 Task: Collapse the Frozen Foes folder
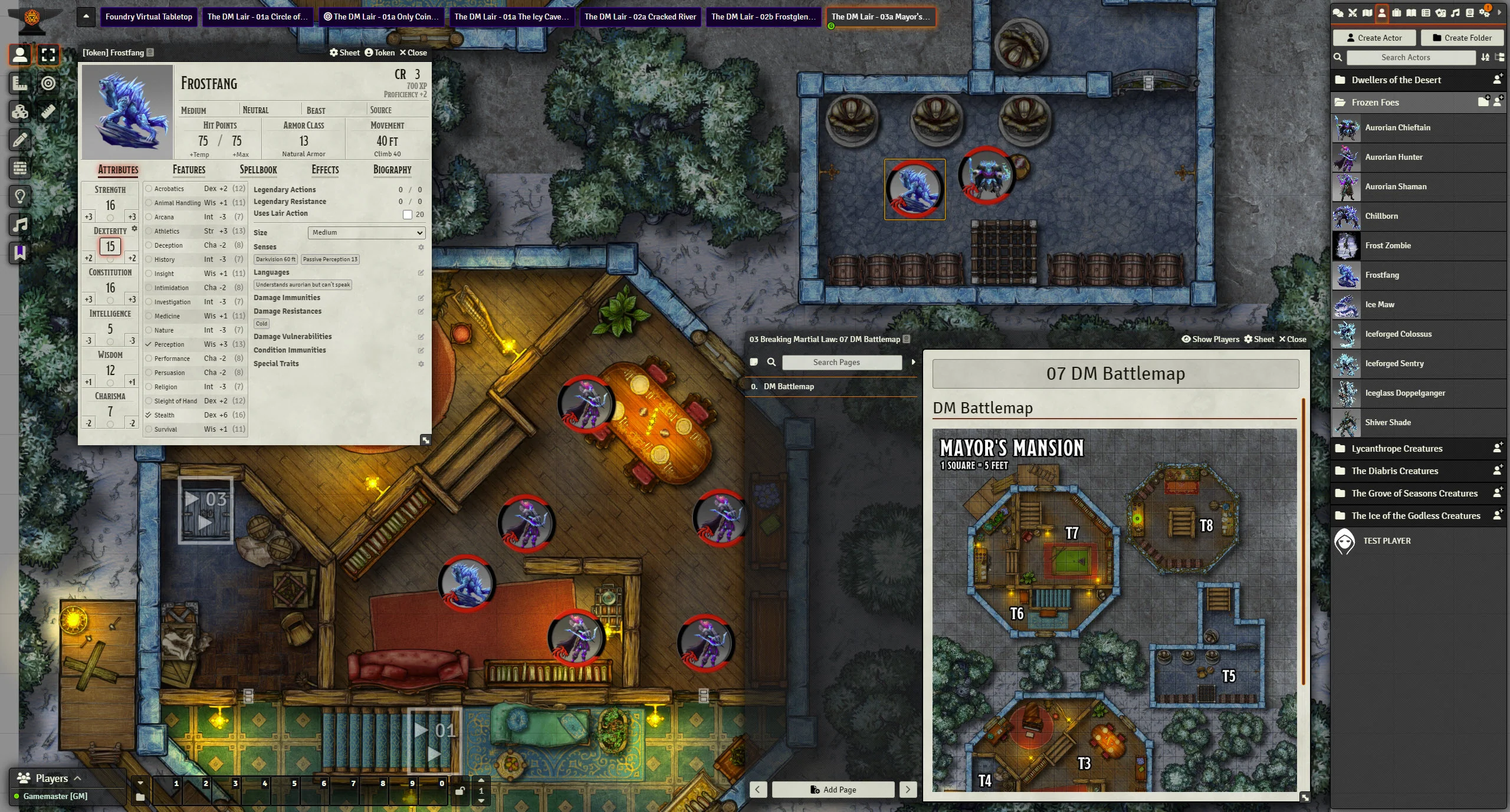[1375, 103]
